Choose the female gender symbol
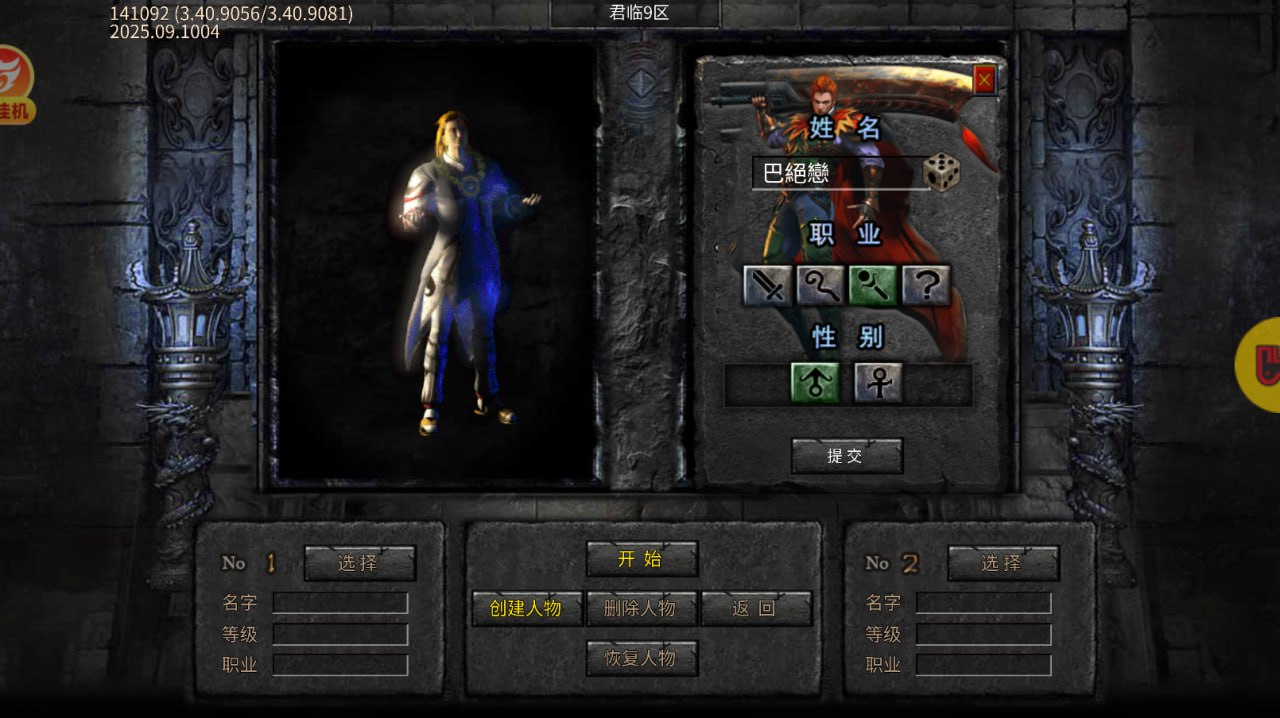 pos(878,383)
